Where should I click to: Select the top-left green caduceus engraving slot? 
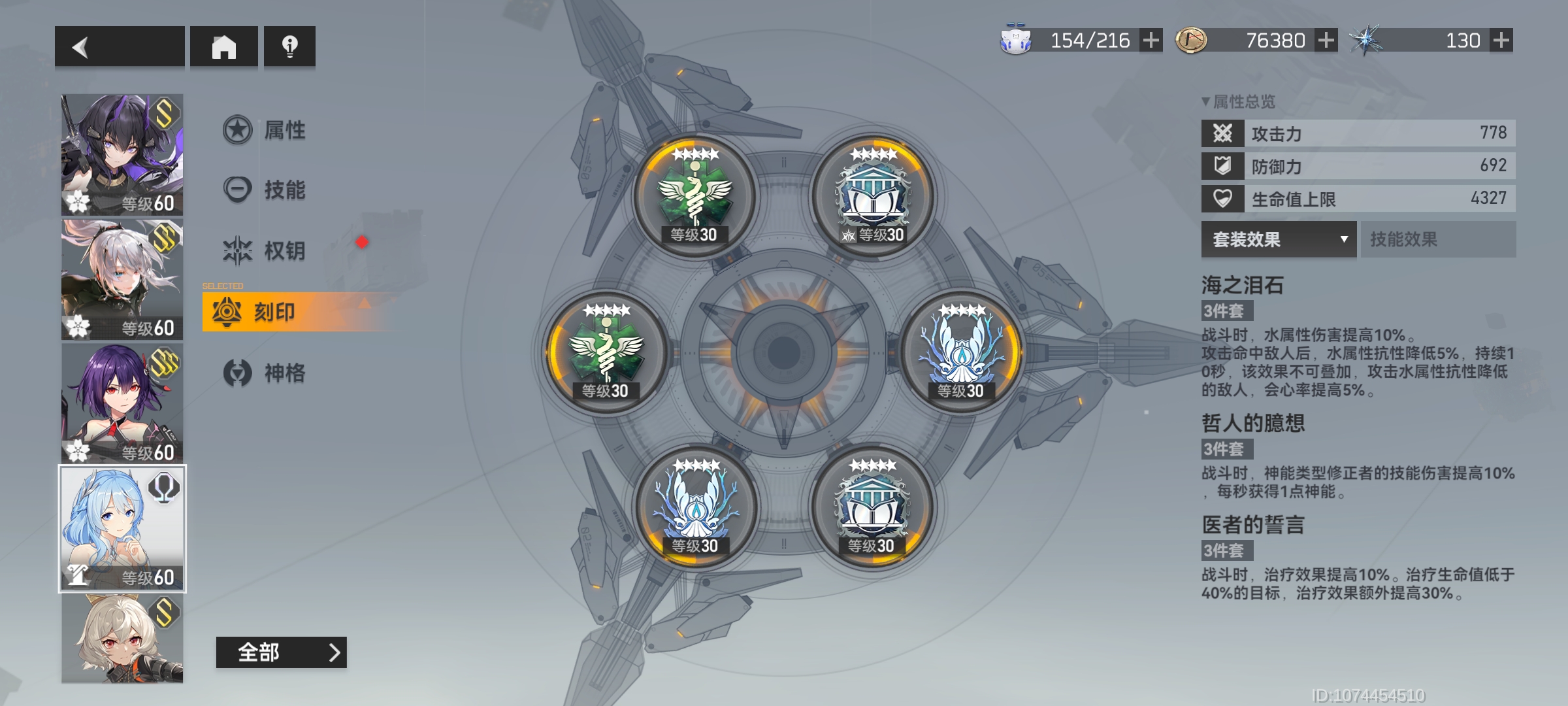pos(694,194)
